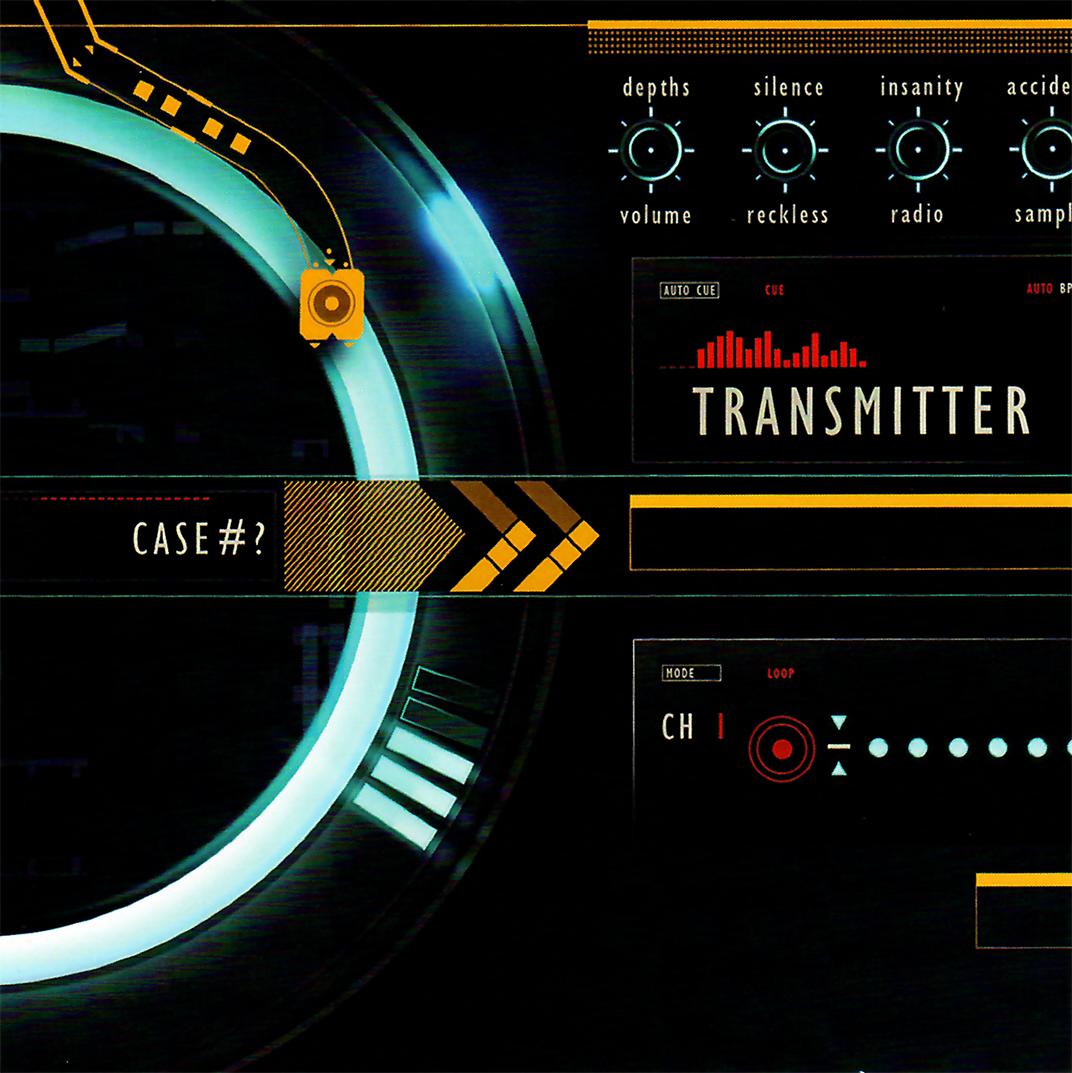Select the TRANSMITTER display title
This screenshot has width=1072, height=1073.
pyautogui.click(x=861, y=411)
